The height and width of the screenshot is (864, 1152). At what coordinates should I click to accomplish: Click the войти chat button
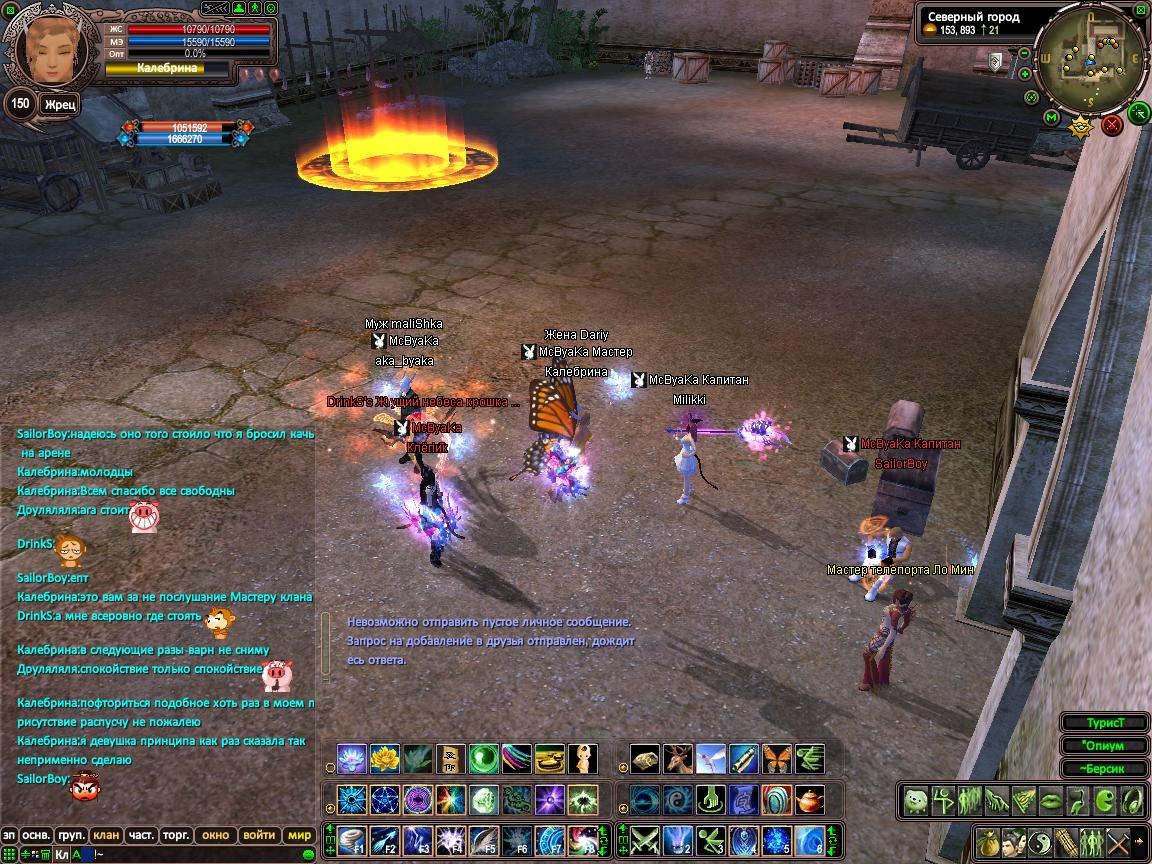(x=259, y=835)
